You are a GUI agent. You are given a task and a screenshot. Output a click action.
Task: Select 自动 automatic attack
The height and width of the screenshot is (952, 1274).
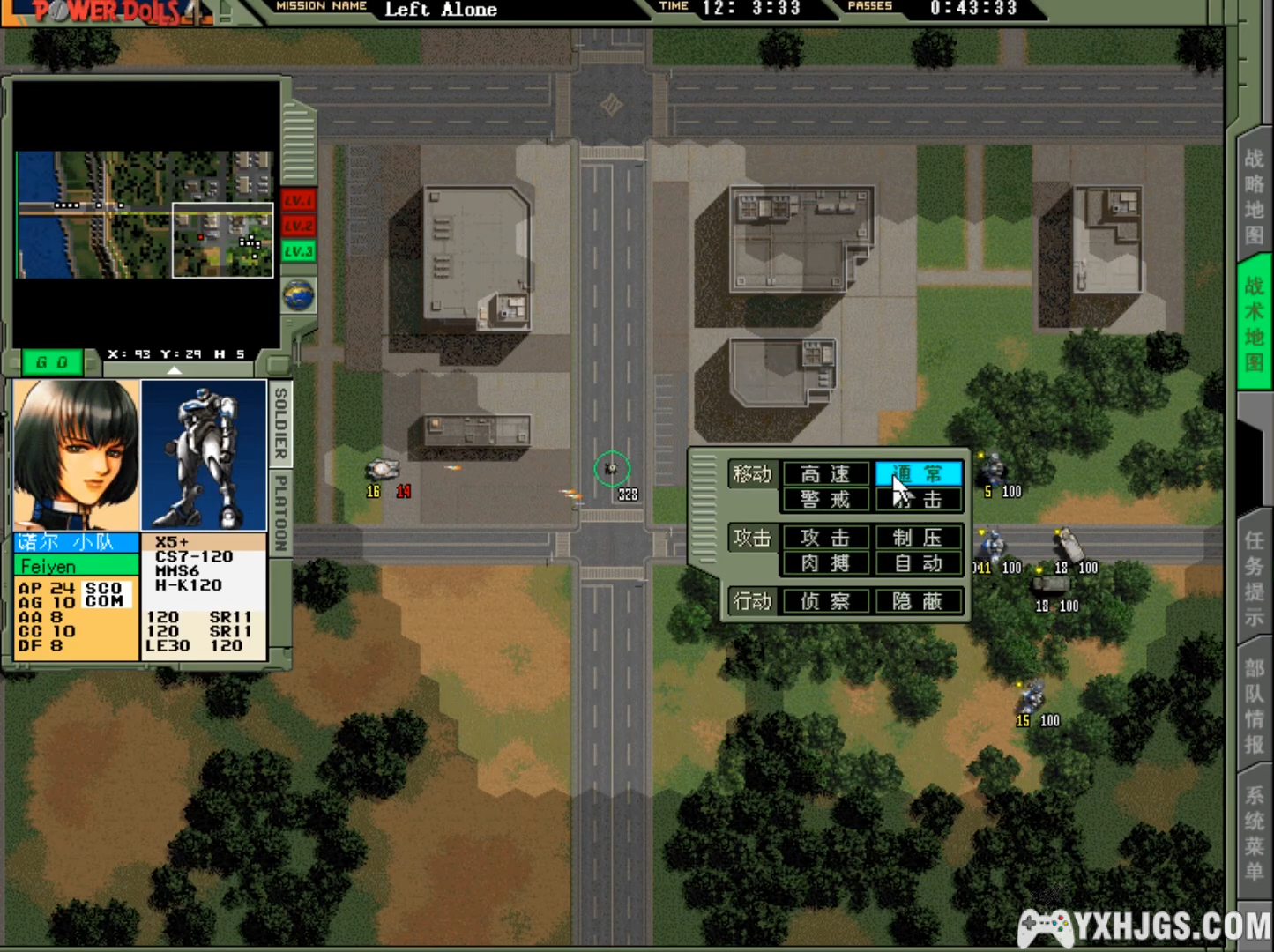pyautogui.click(x=918, y=563)
